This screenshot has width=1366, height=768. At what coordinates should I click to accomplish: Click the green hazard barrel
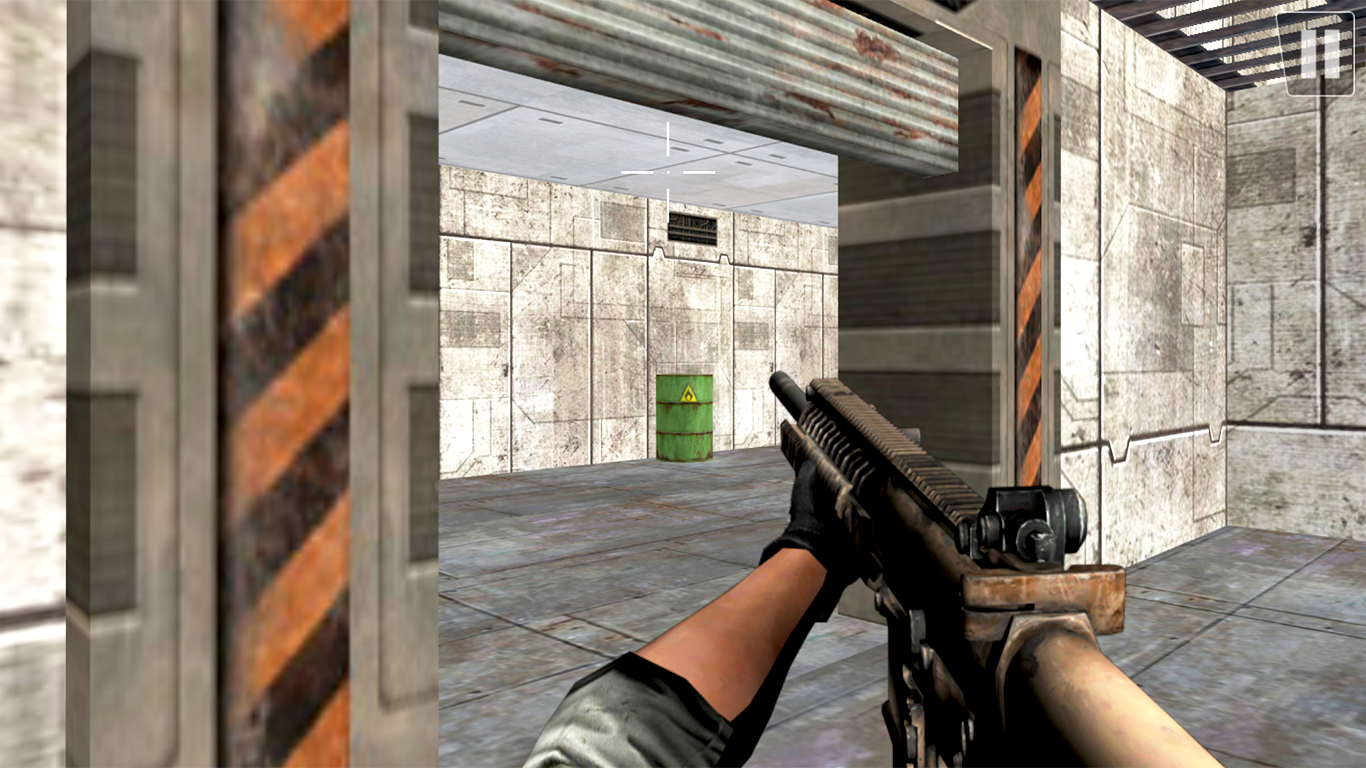683,420
